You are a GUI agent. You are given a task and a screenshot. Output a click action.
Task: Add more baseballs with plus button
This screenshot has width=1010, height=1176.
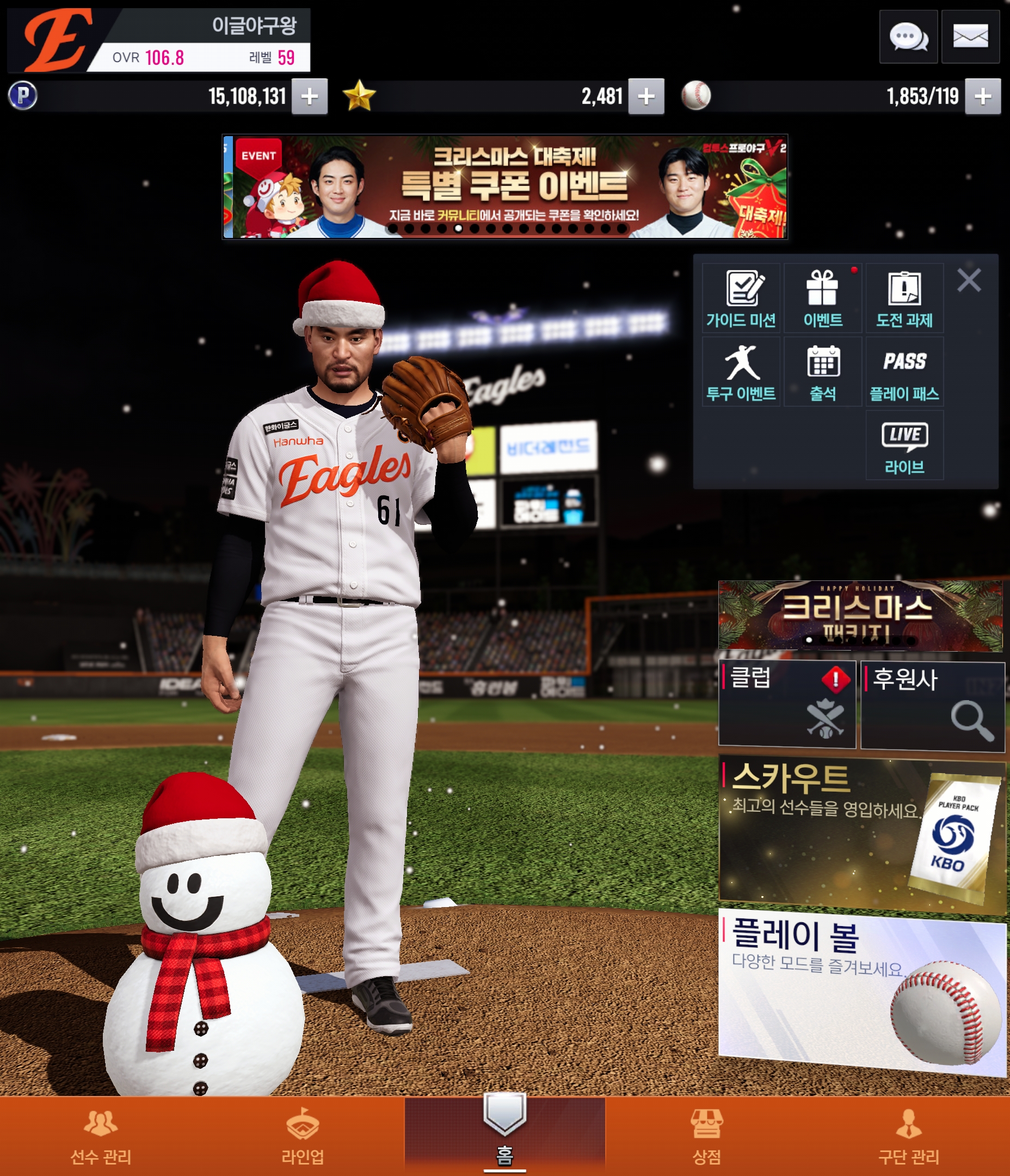[983, 96]
